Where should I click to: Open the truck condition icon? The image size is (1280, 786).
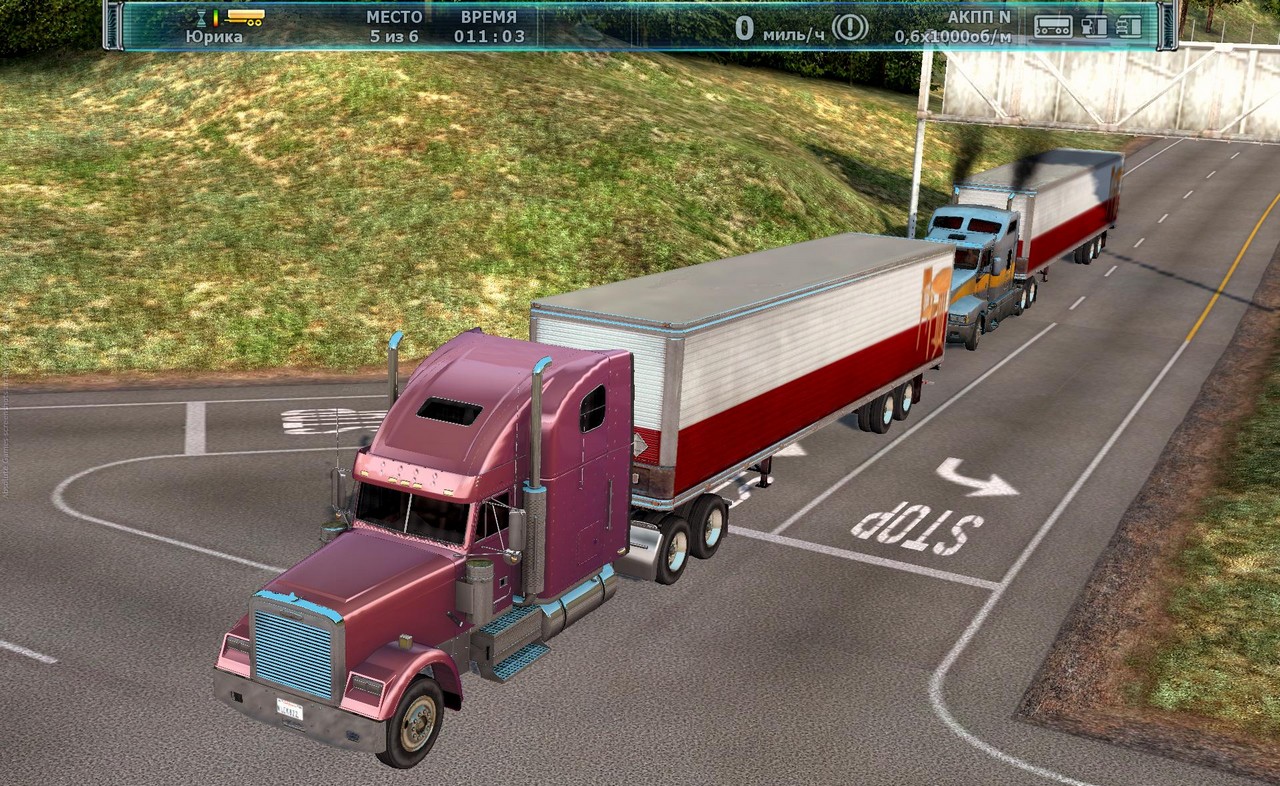pos(1129,26)
